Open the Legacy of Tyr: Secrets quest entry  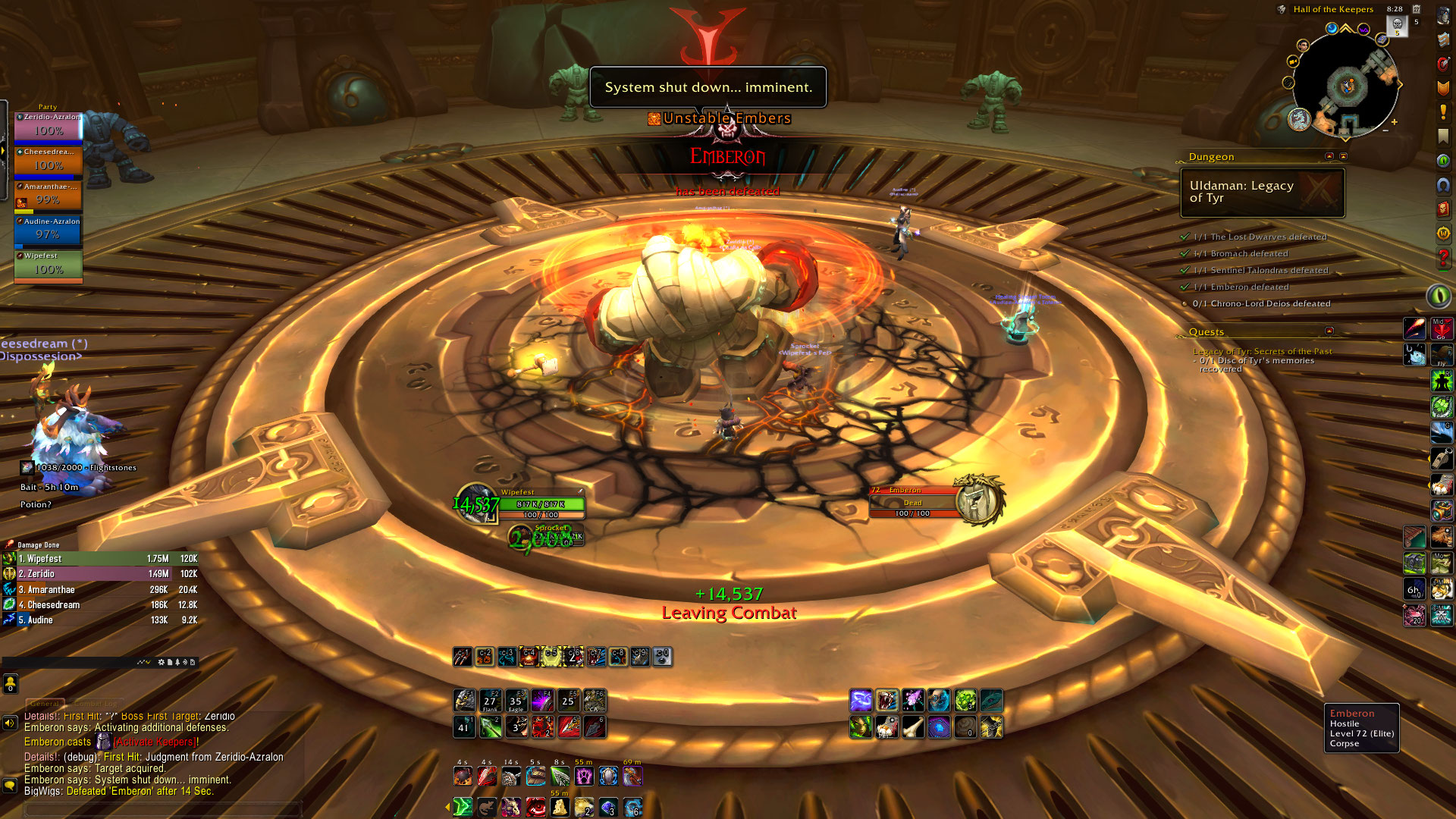point(1262,351)
